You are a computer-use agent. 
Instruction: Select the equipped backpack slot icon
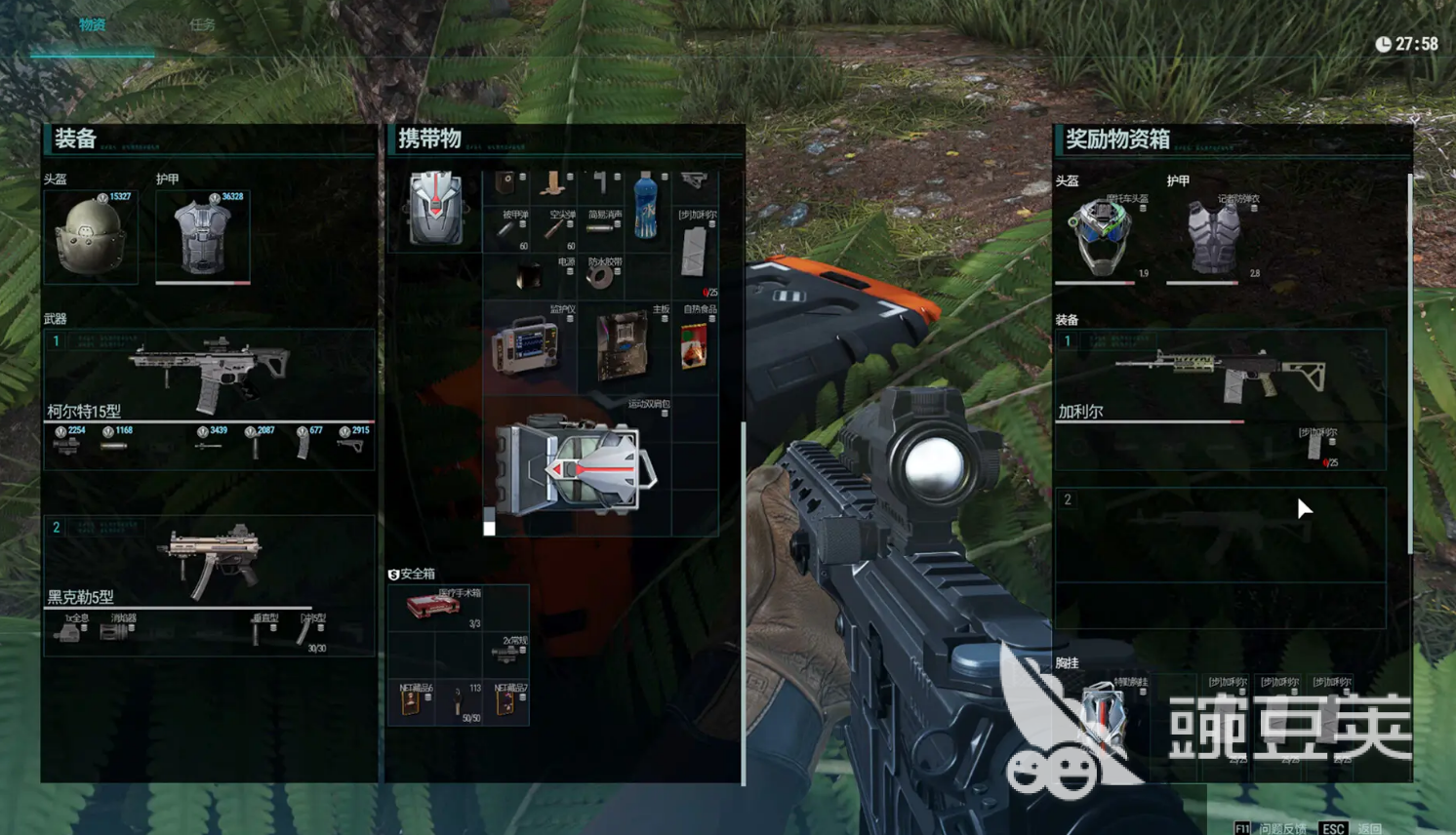click(435, 209)
